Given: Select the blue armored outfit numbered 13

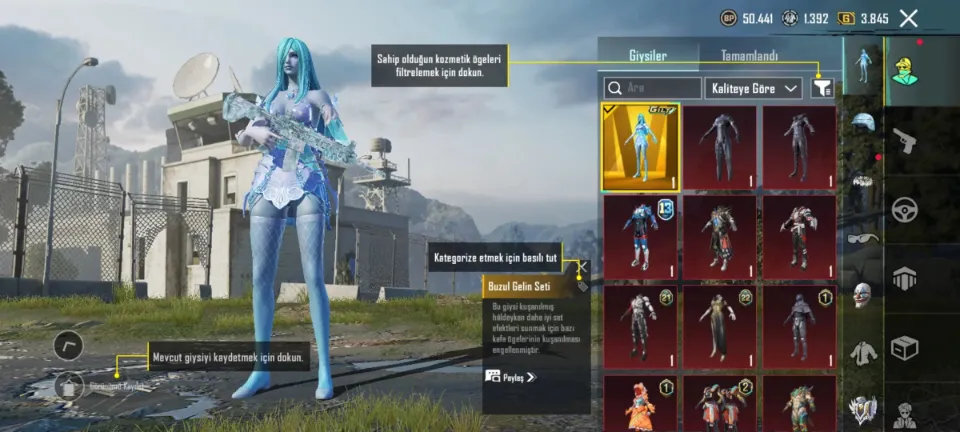Looking at the screenshot, I should (x=640, y=236).
